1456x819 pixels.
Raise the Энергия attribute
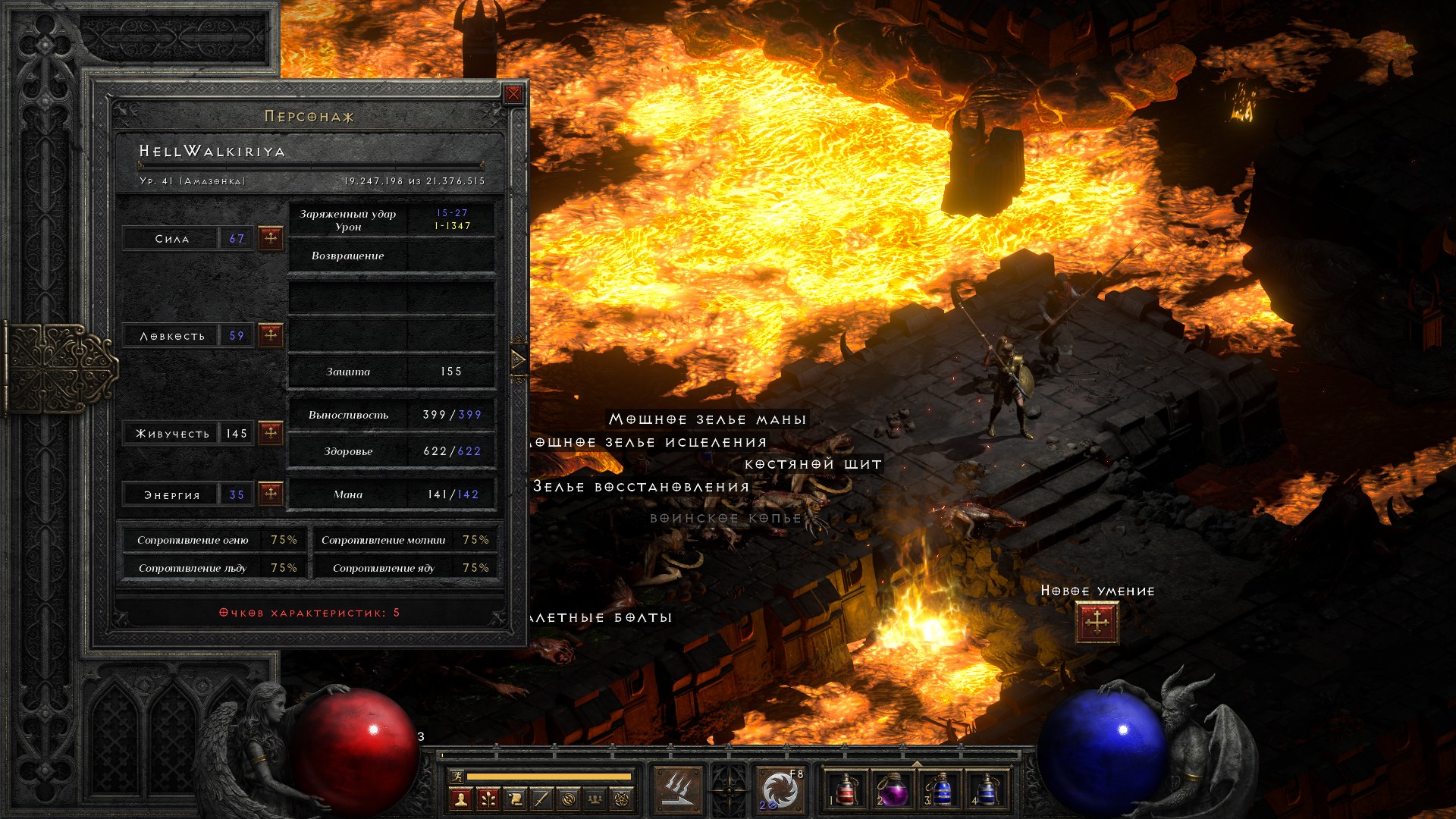[271, 494]
